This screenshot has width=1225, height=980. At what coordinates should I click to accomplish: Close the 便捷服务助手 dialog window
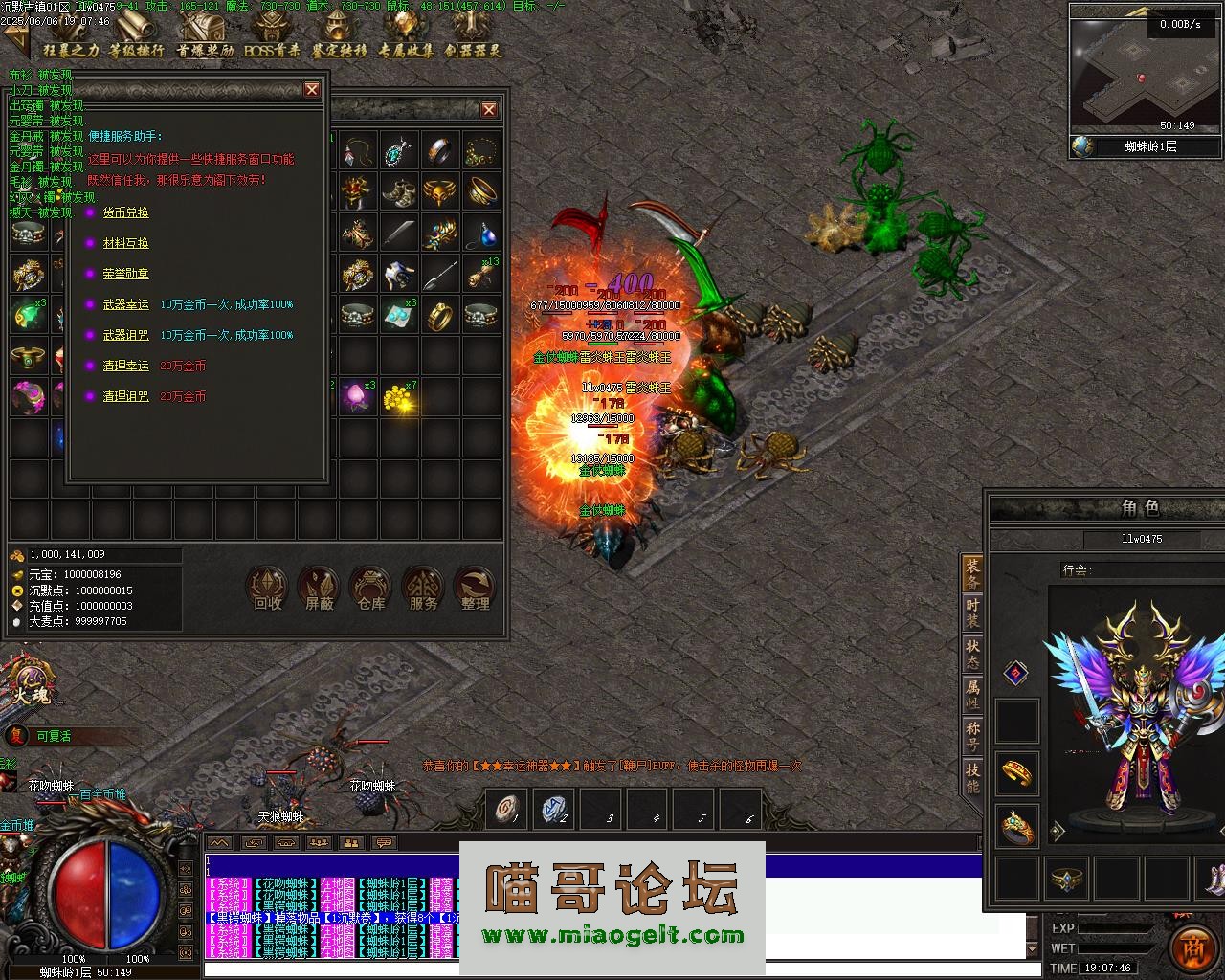312,89
